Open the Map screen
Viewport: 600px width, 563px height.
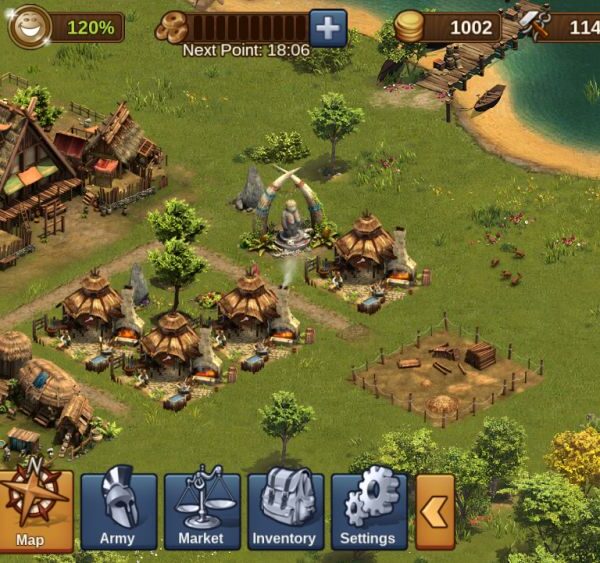[34, 510]
